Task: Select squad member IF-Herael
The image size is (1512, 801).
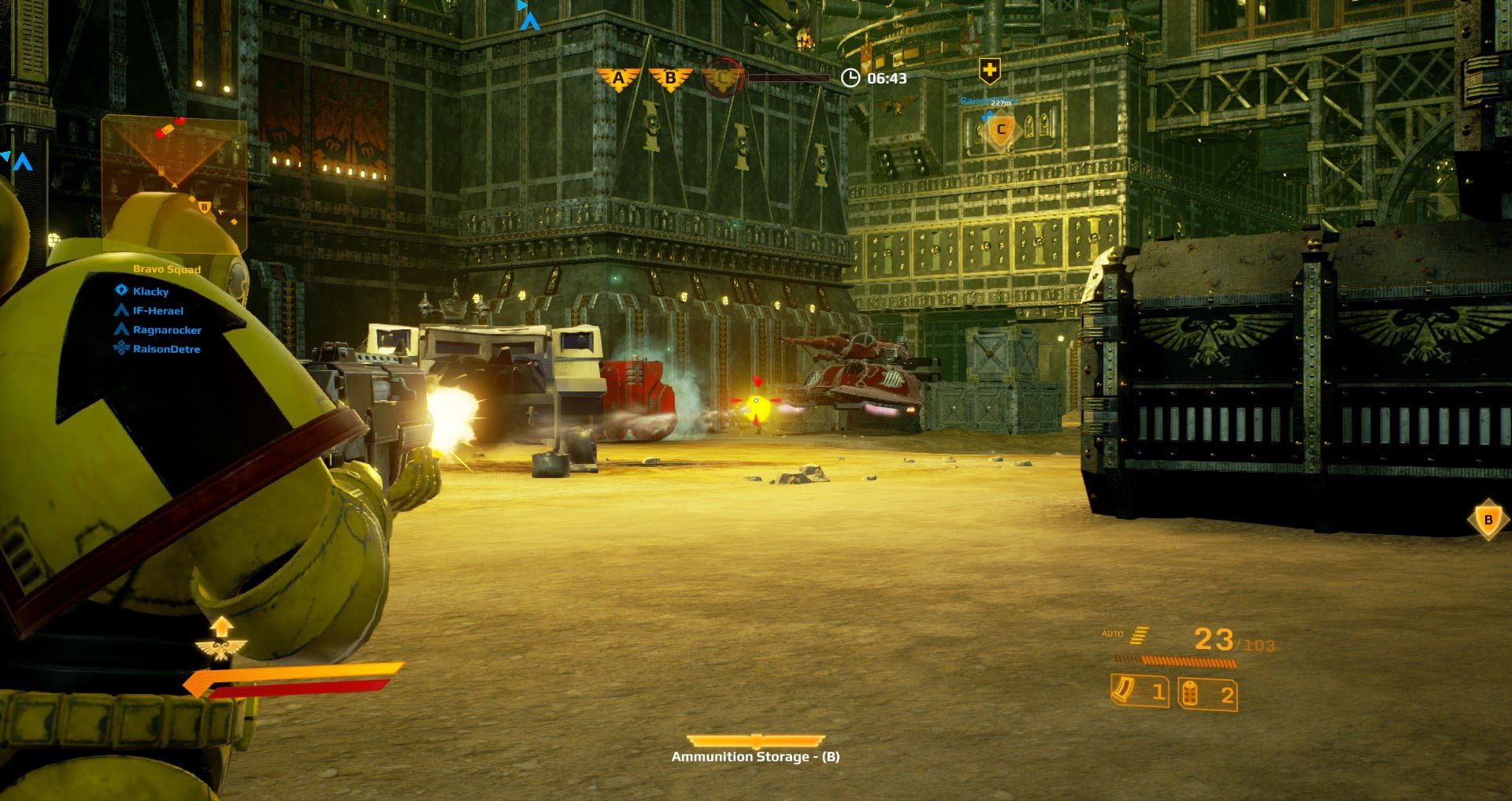Action: [x=157, y=311]
